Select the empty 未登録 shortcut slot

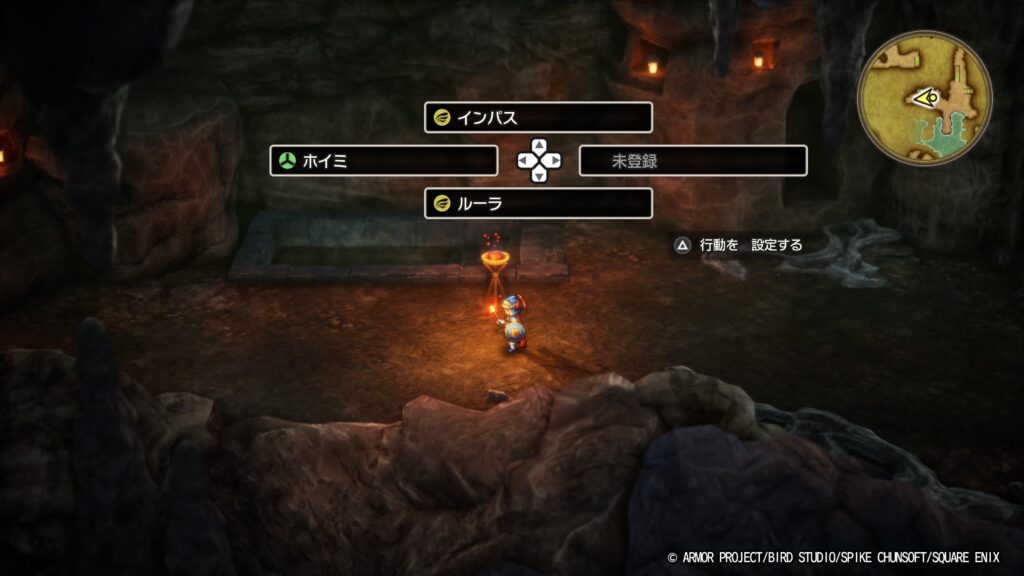[692, 161]
